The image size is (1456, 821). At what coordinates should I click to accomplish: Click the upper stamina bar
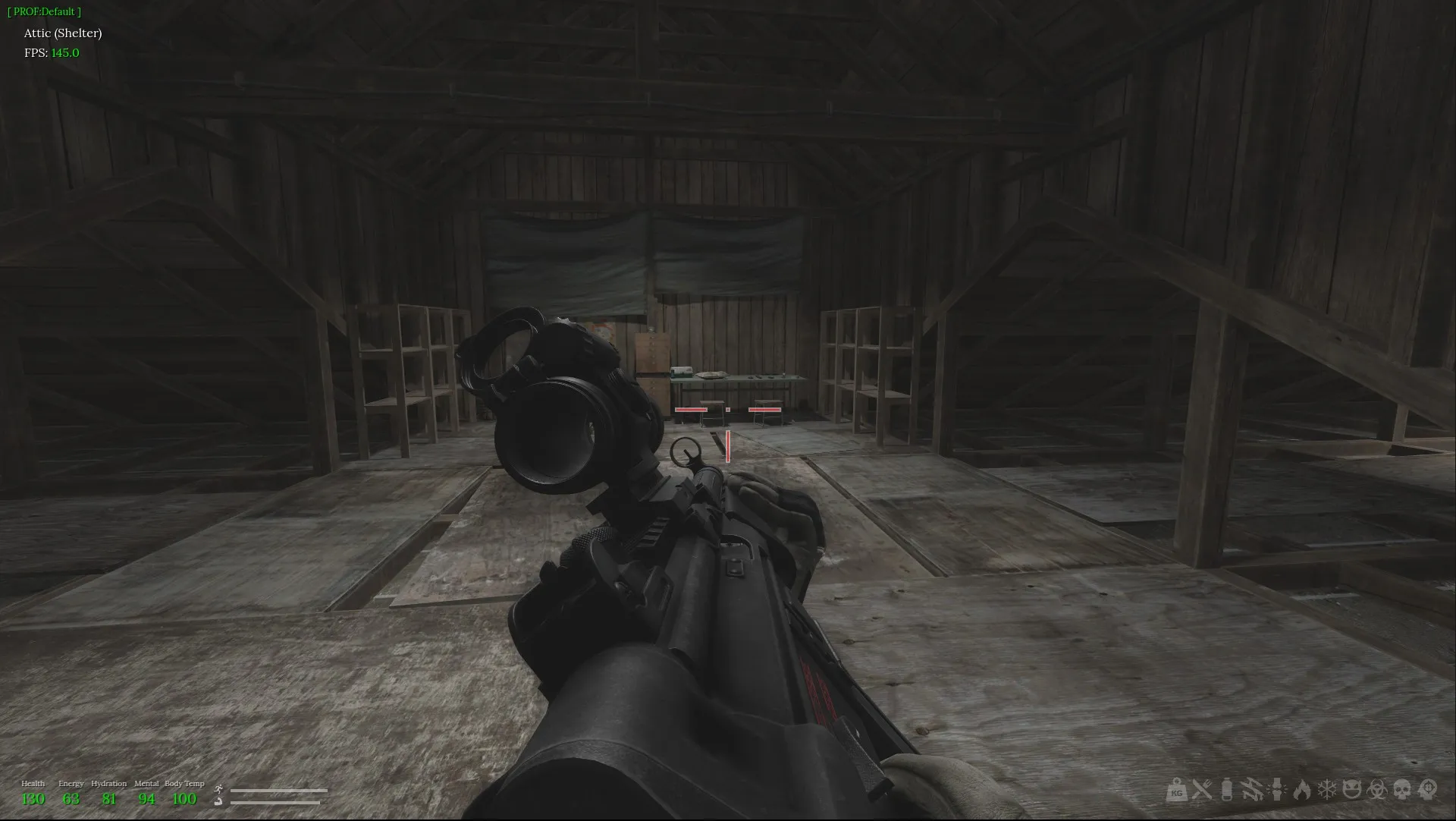tap(278, 790)
